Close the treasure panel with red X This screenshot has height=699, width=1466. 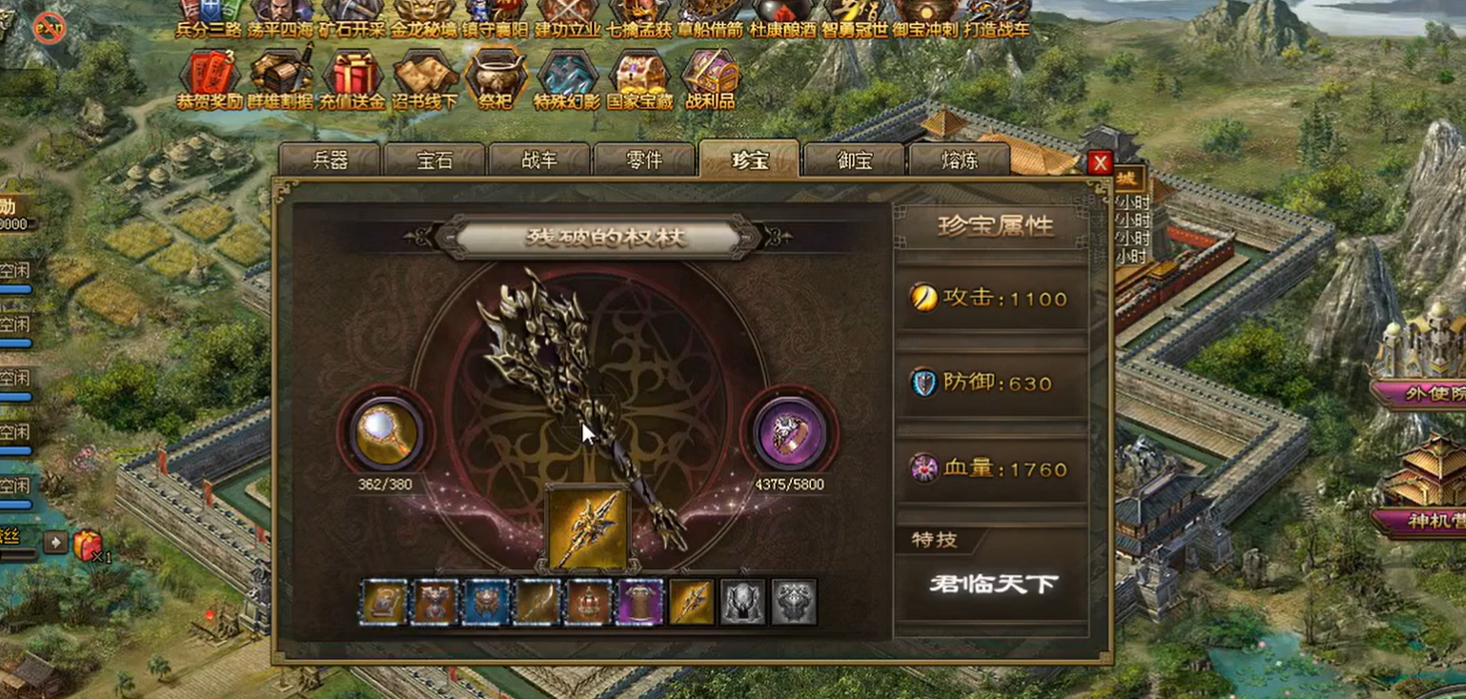[1100, 163]
